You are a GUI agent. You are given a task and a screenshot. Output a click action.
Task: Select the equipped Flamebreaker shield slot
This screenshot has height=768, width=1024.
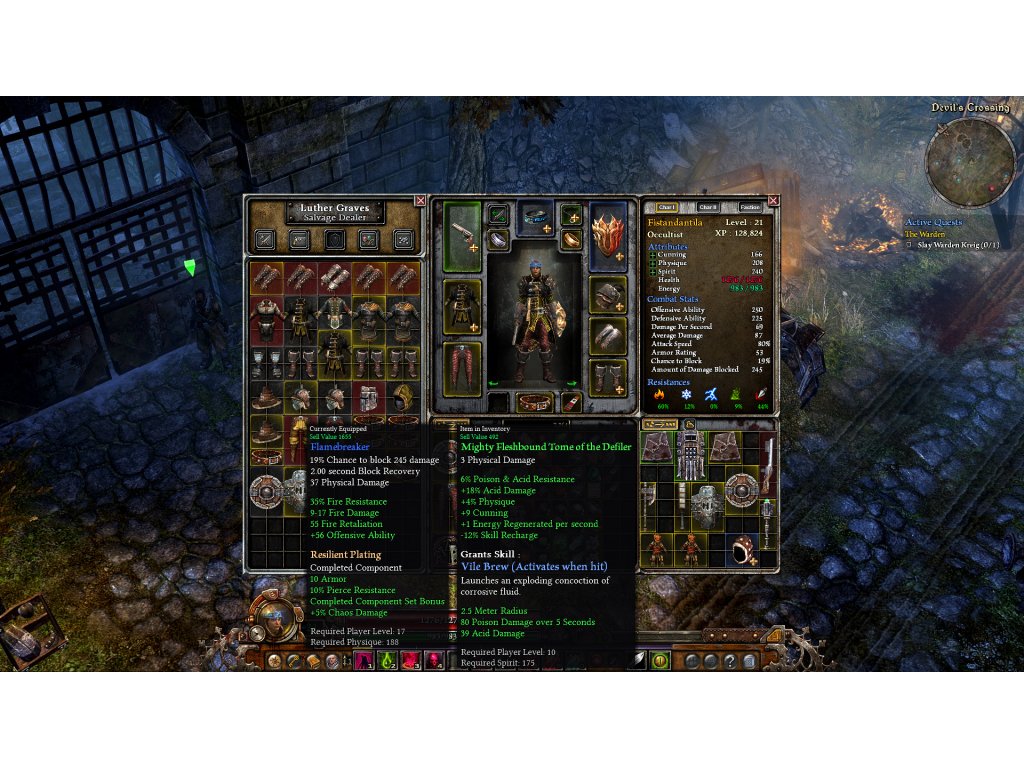point(608,236)
